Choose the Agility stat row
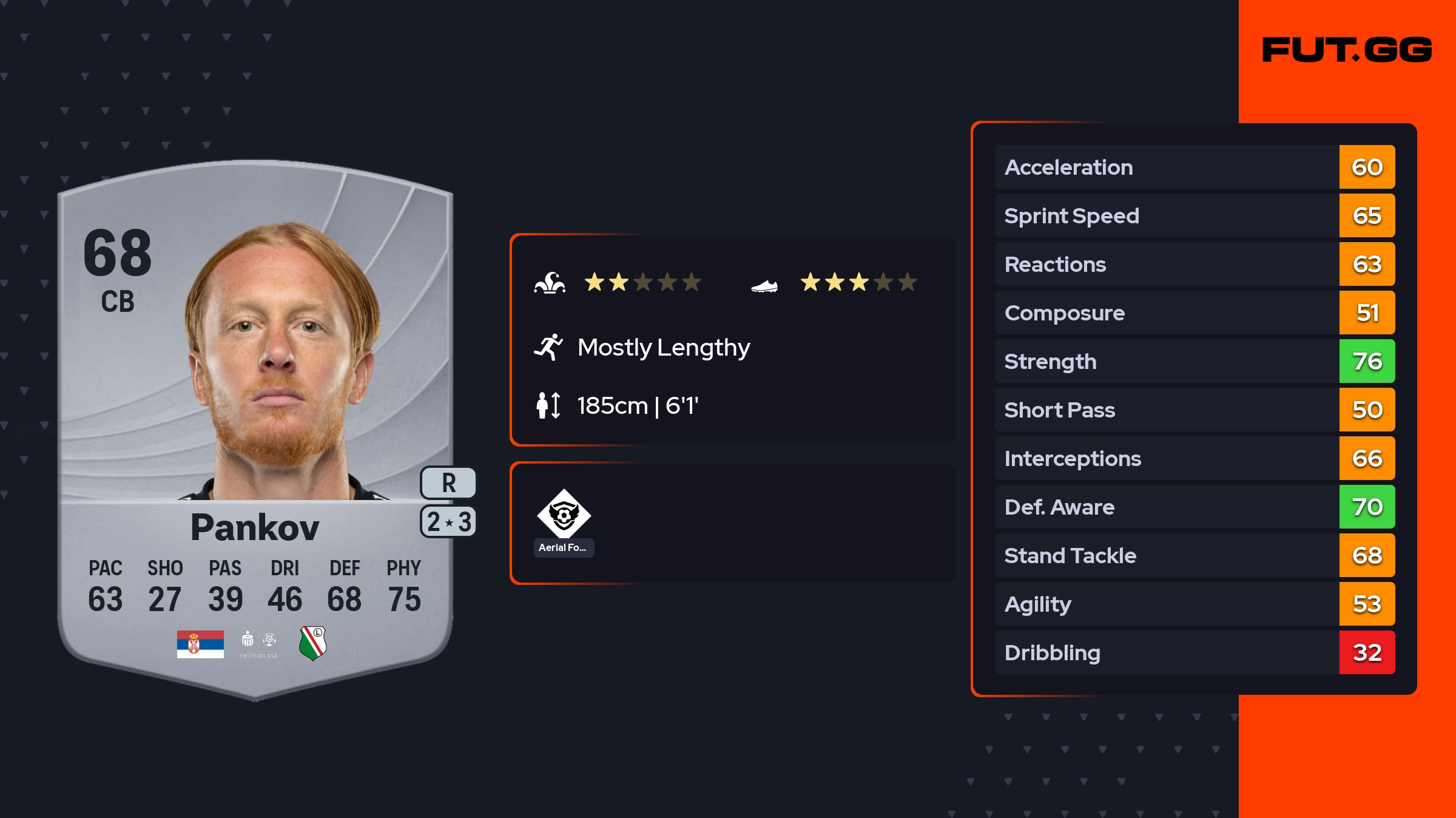This screenshot has height=818, width=1456. click(x=1194, y=604)
